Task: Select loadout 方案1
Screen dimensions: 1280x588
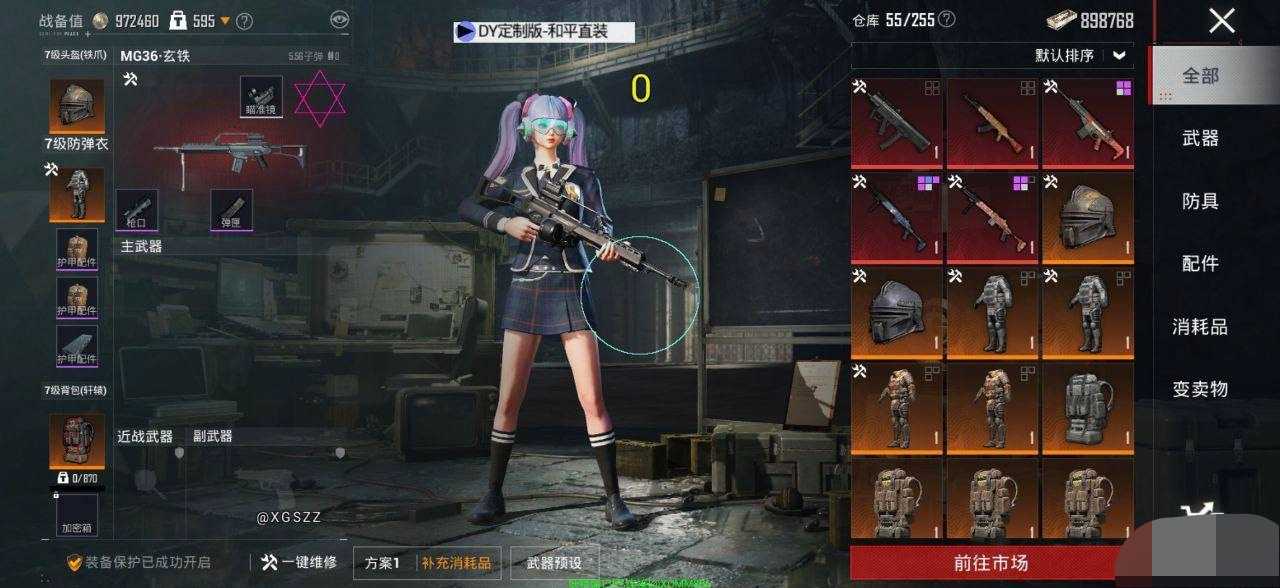Action: (382, 563)
